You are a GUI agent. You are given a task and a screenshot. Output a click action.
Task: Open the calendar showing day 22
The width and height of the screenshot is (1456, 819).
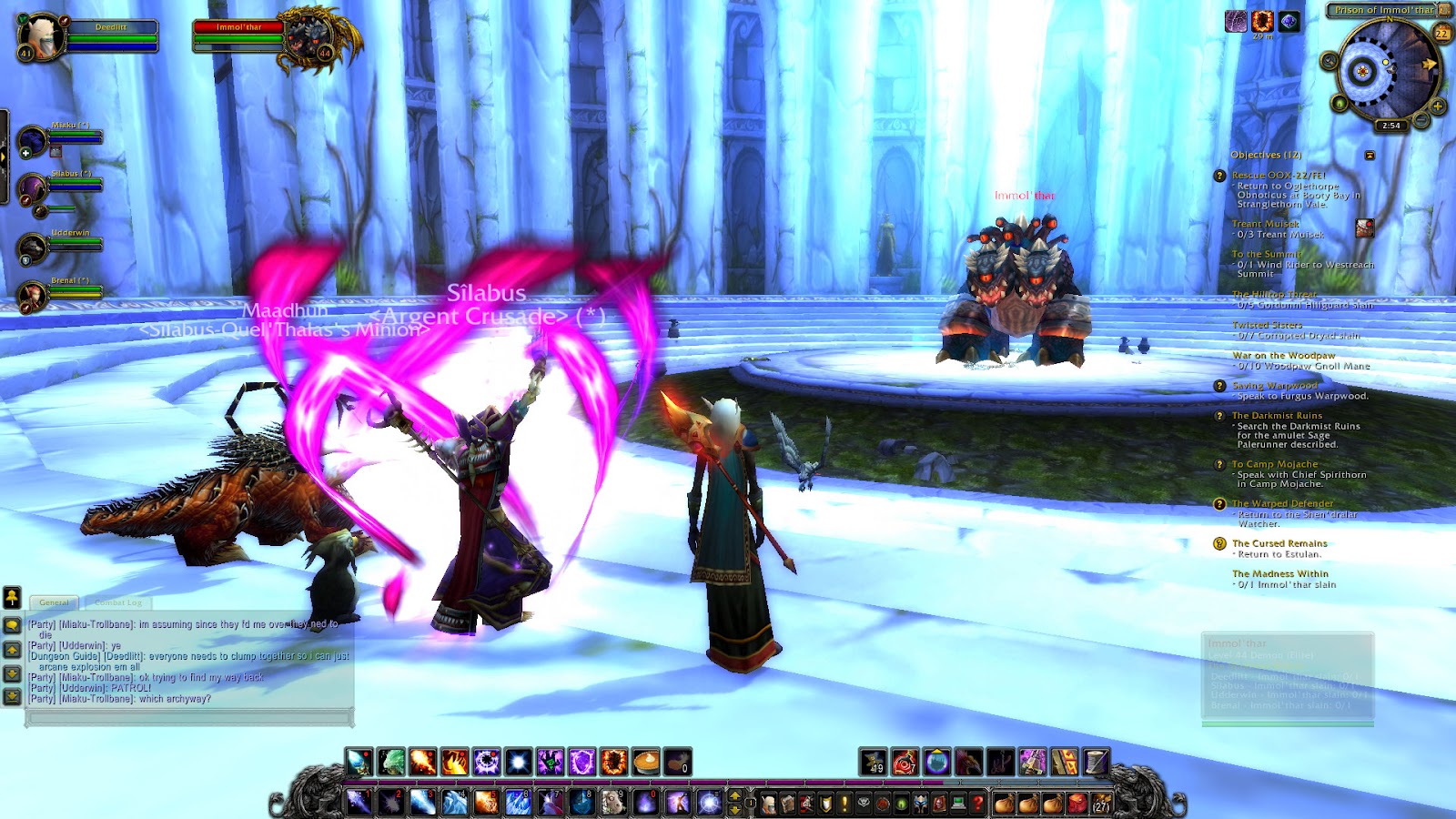click(1441, 33)
